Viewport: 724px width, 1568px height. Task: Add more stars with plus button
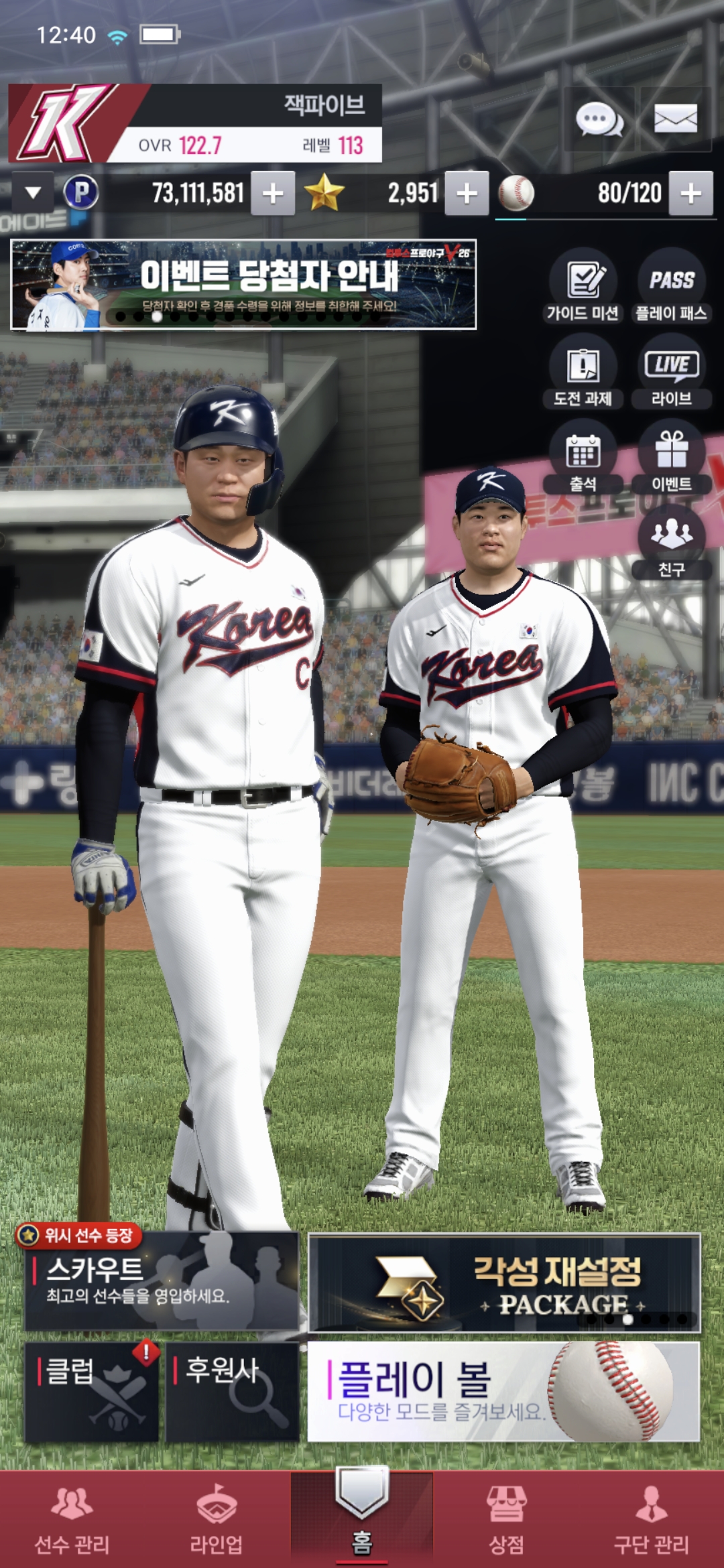(x=467, y=194)
